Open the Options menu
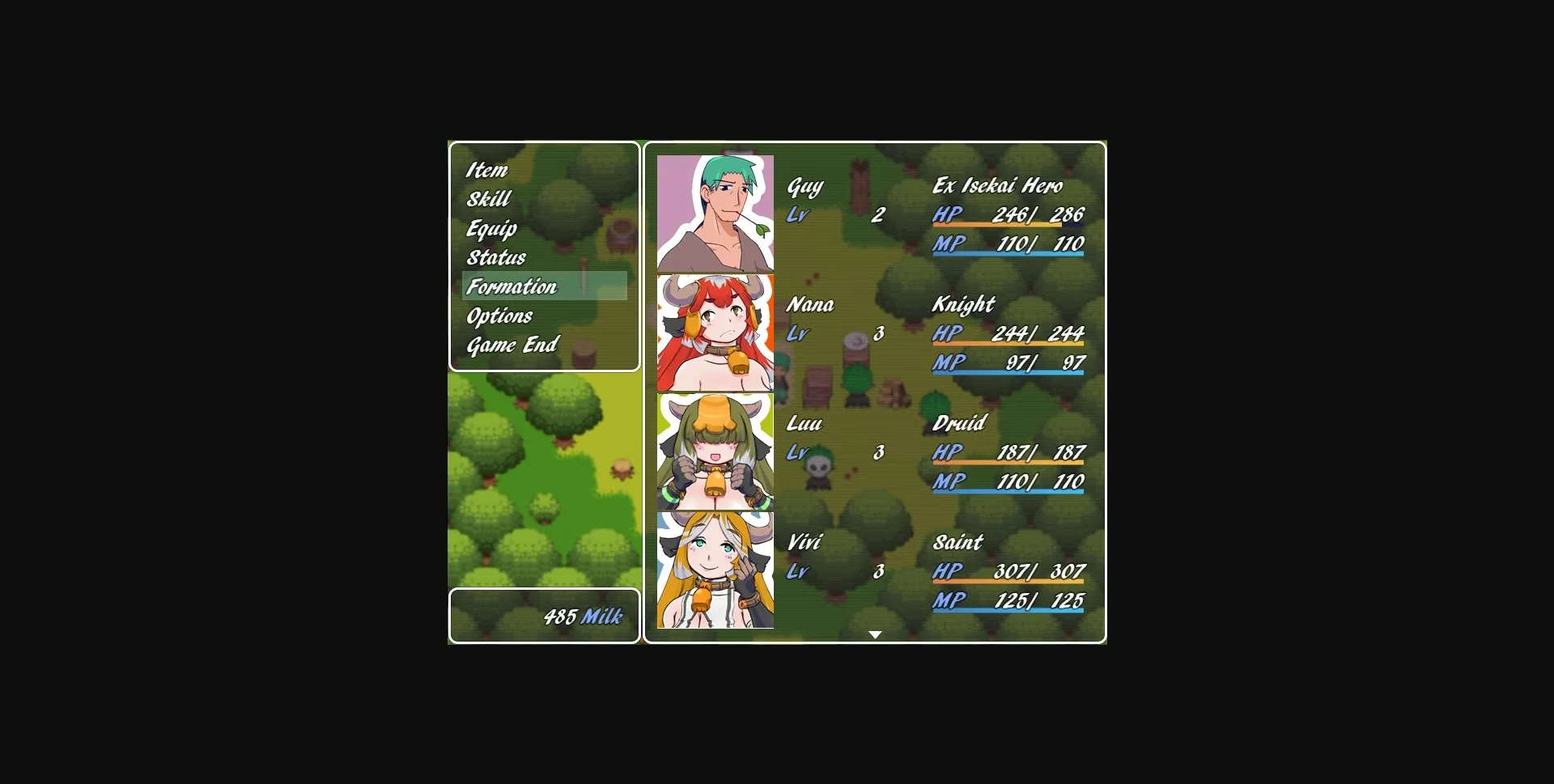Viewport: 1554px width, 784px height. click(499, 316)
